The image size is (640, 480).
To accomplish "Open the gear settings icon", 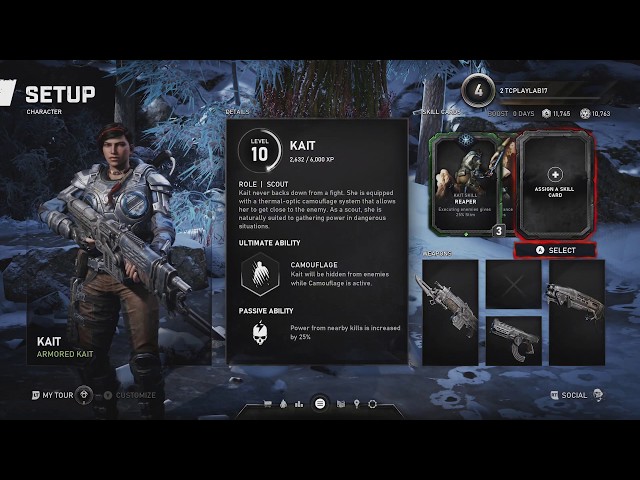I will pos(373,404).
